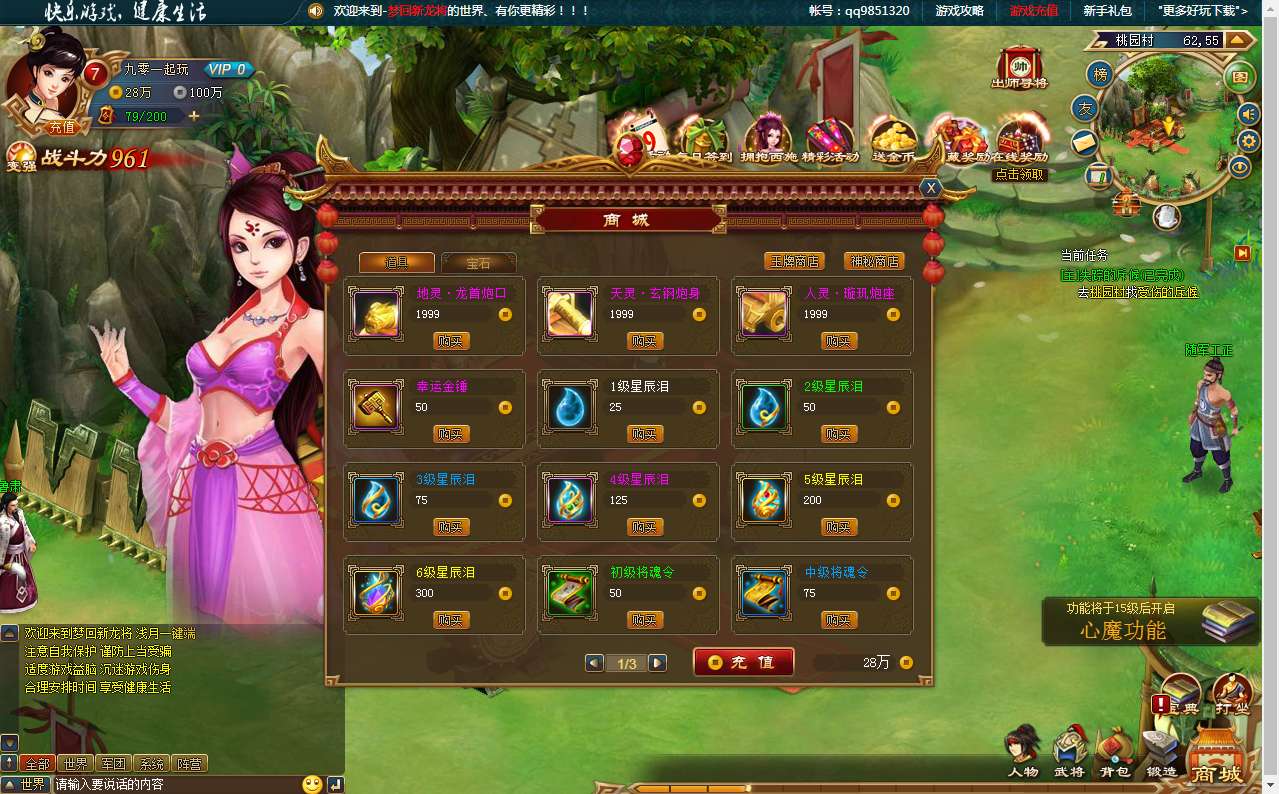The image size is (1279, 794).
Task: Open the 背包 backpack
Action: point(1114,755)
